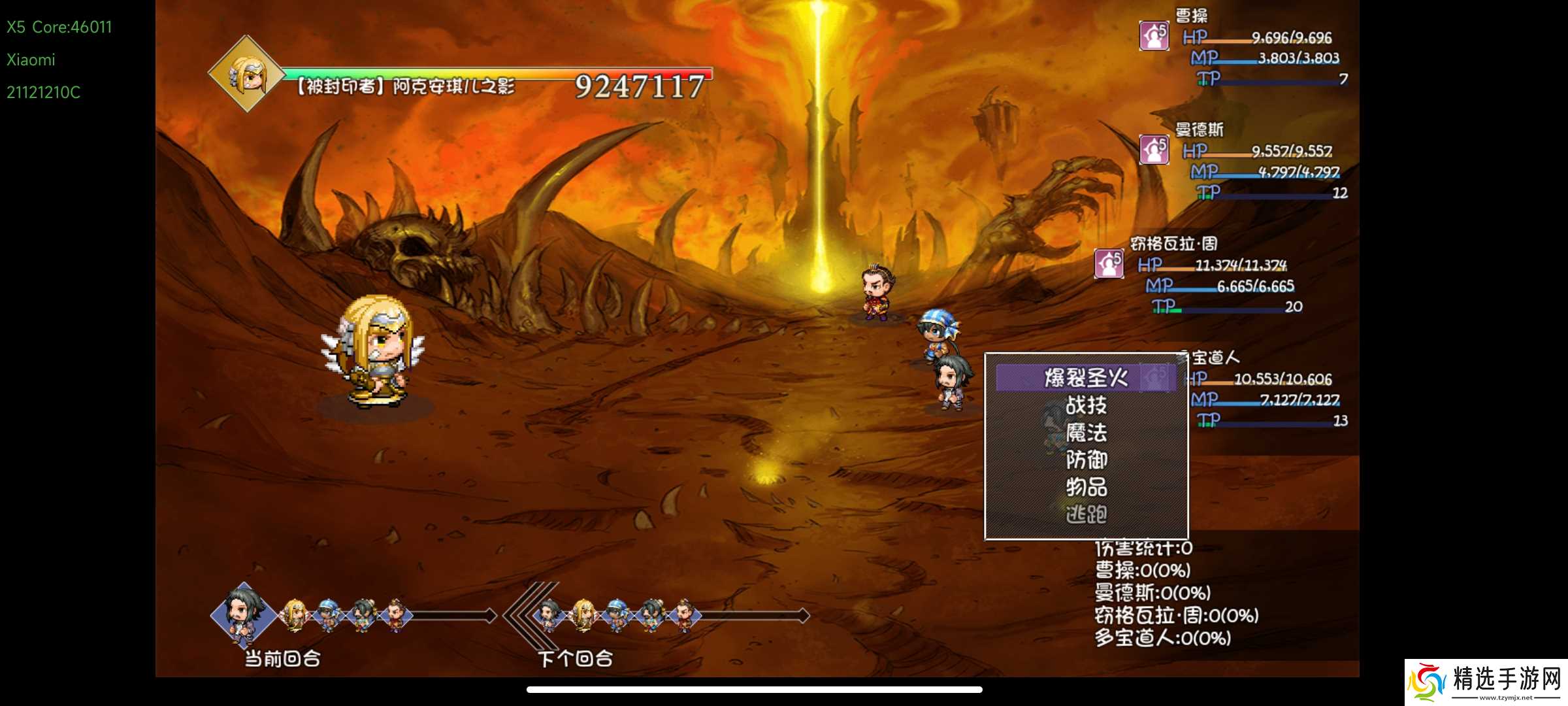Select the 爆裂圣火 command
The image size is (1568, 706).
pos(1085,378)
